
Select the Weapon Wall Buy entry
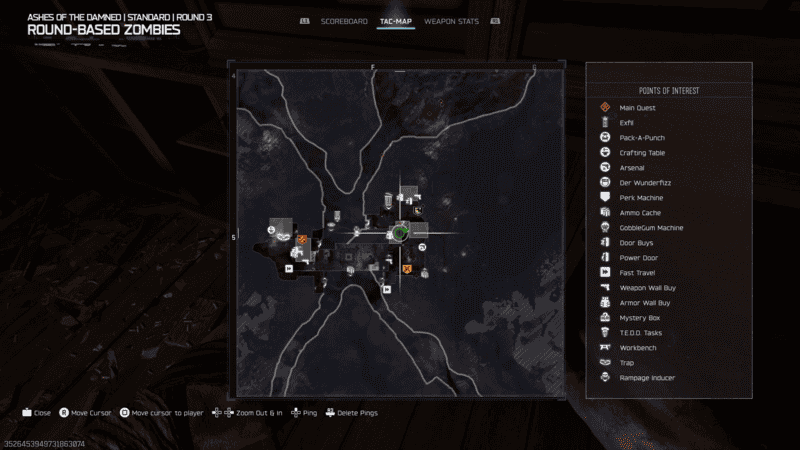(x=646, y=288)
